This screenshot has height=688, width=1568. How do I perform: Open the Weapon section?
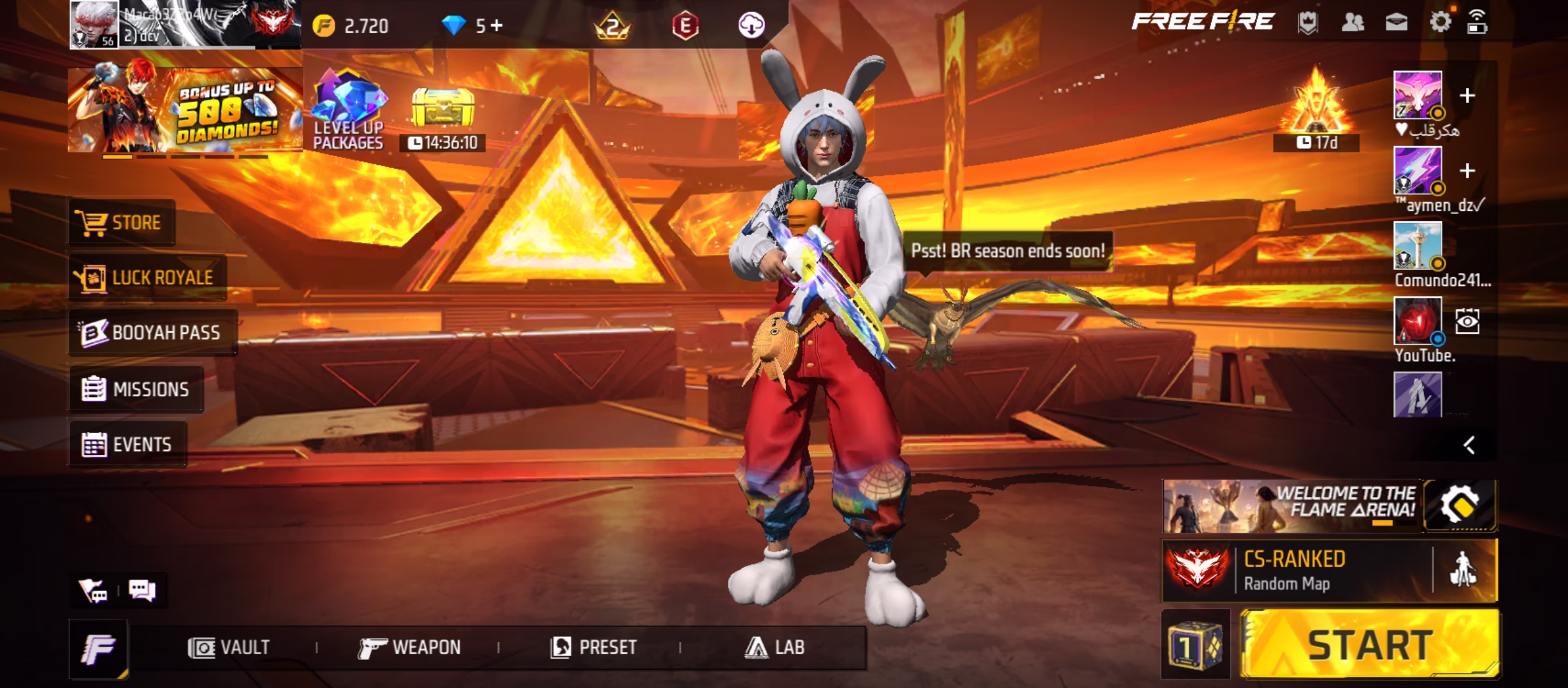pyautogui.click(x=409, y=648)
